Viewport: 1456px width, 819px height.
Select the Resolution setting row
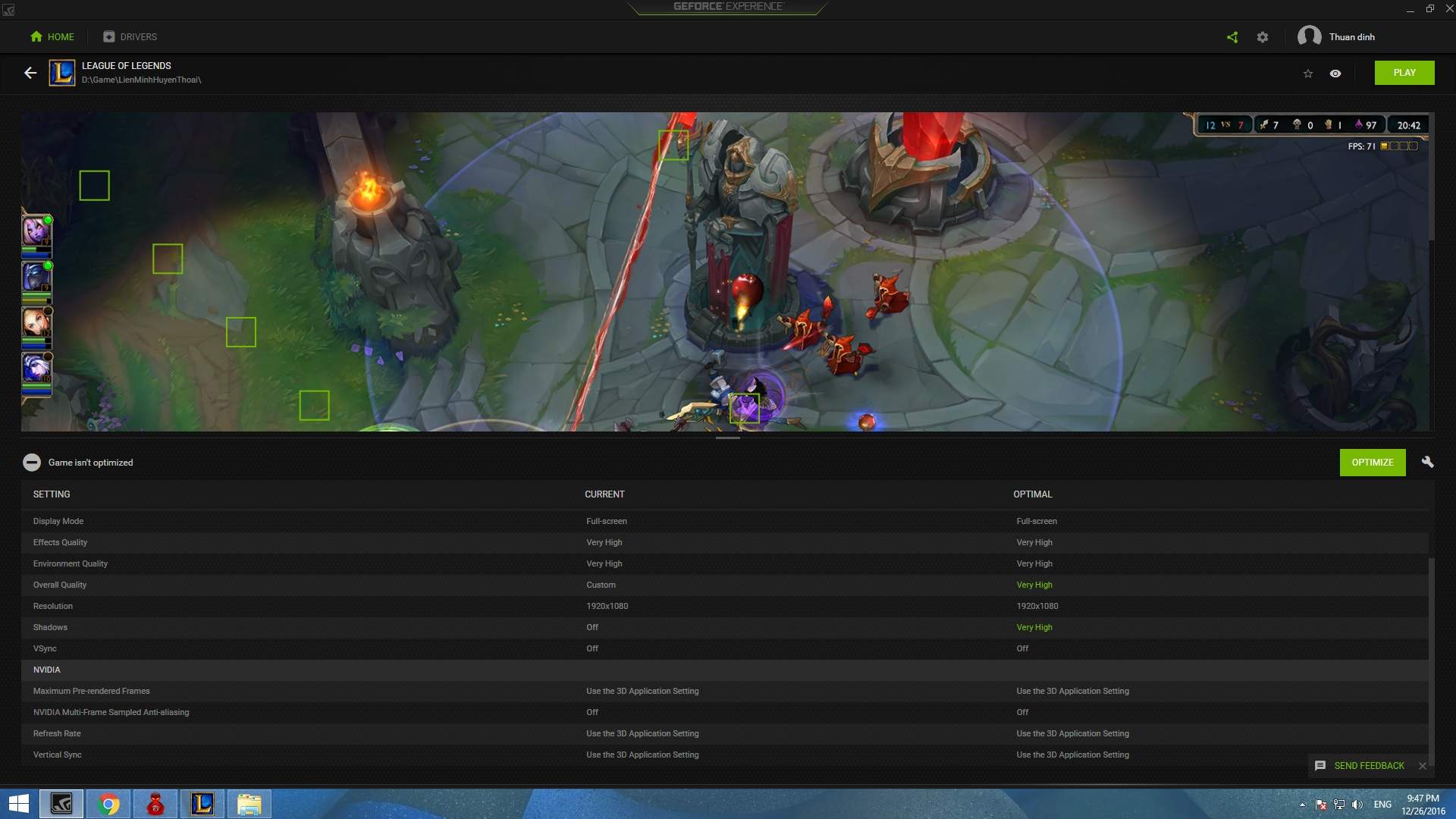click(x=53, y=606)
